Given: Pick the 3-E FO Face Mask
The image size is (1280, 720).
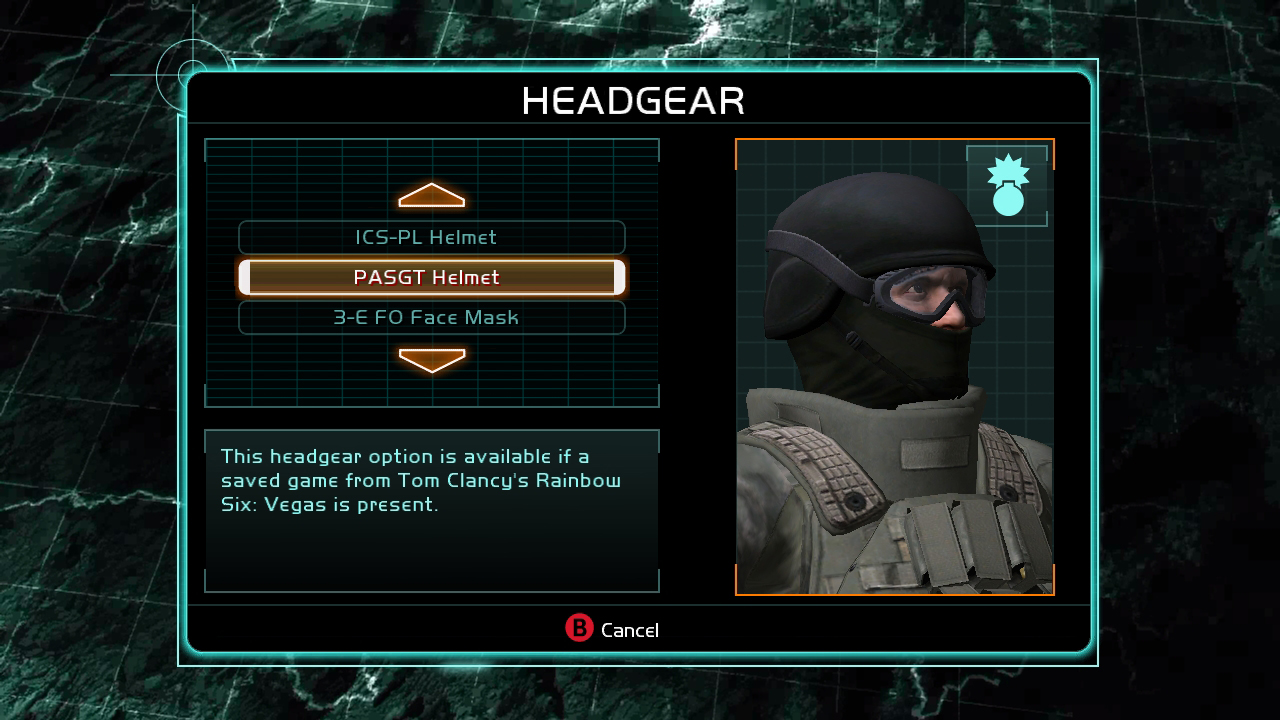Looking at the screenshot, I should point(431,318).
